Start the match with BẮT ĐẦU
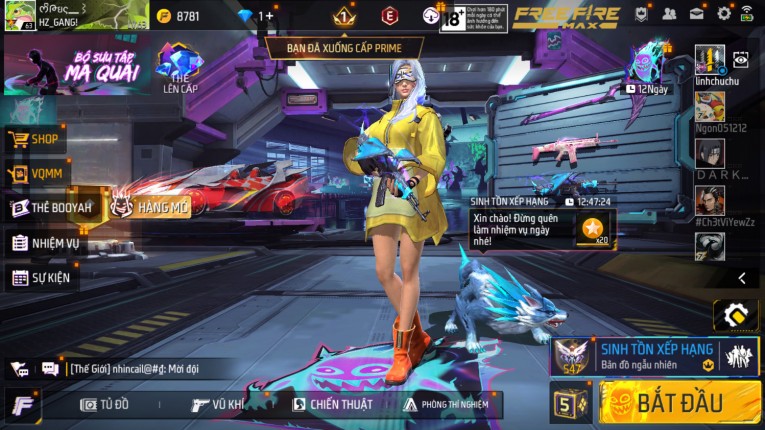Viewport: 765px width, 430px height. tap(679, 403)
